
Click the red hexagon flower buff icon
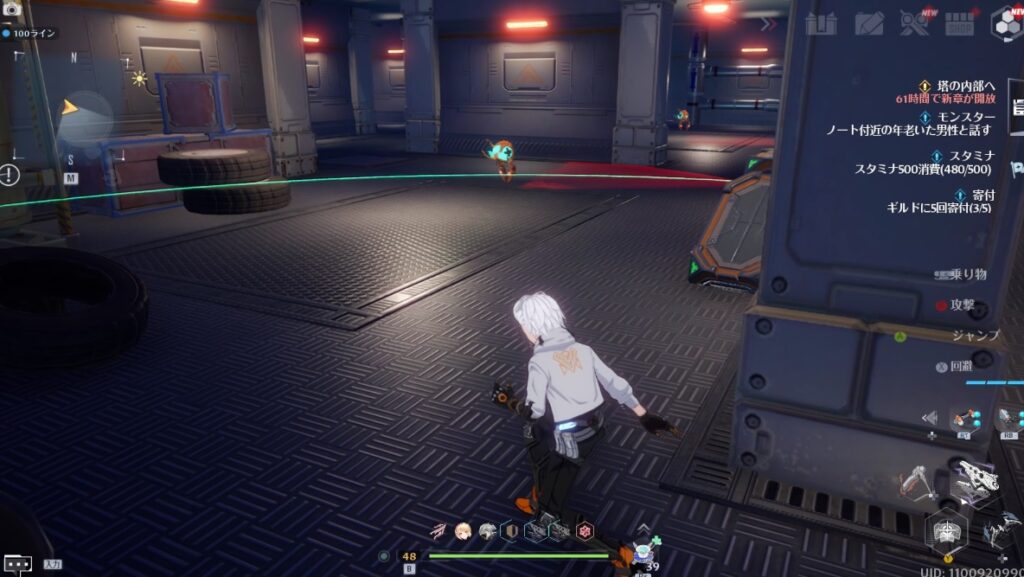(585, 532)
